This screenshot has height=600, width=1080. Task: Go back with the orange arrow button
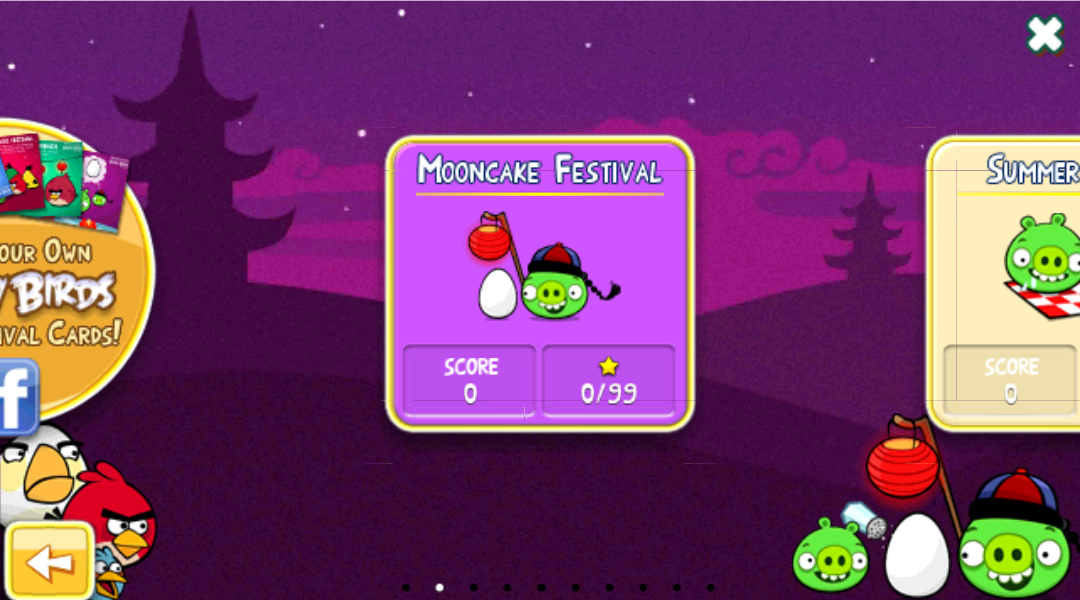42,561
